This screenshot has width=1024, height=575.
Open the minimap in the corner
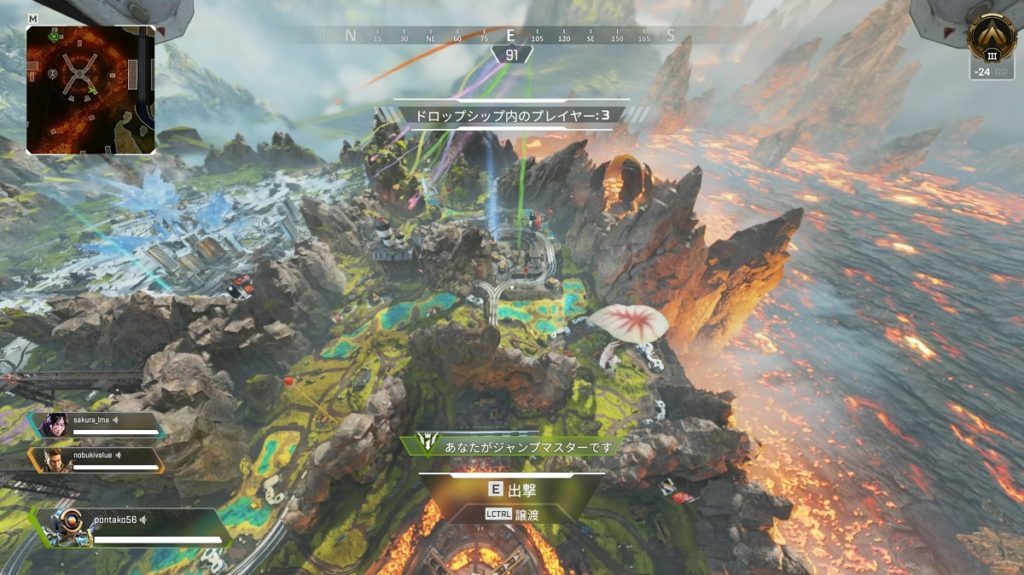coord(90,89)
